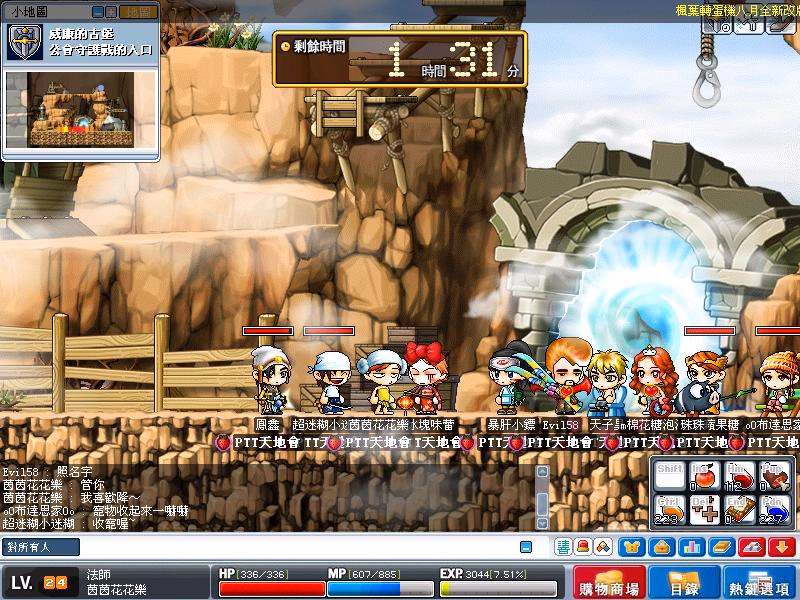
Task: Open the inventory bag icon
Action: coord(660,547)
